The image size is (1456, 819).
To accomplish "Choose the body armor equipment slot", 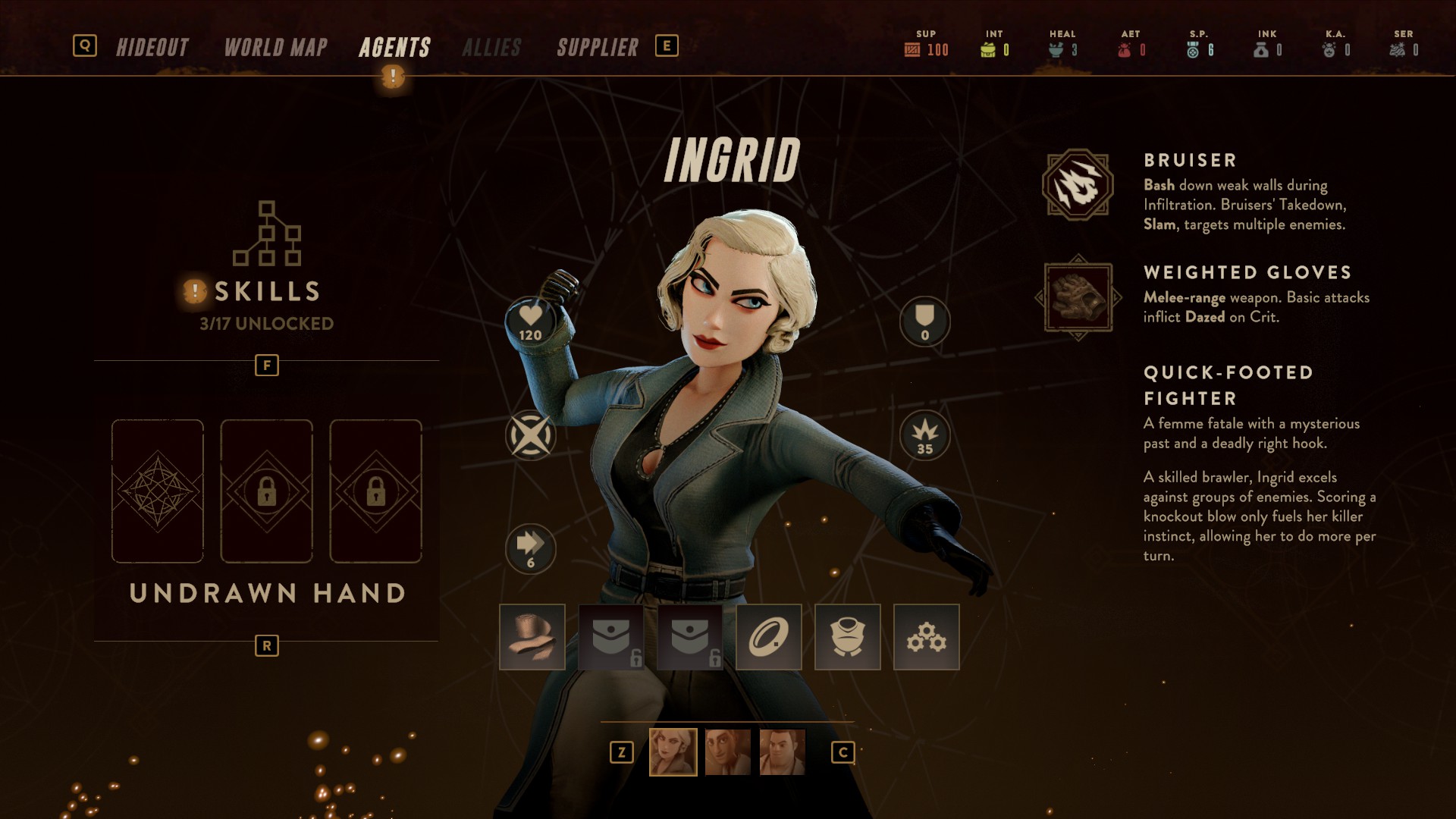I will click(848, 637).
